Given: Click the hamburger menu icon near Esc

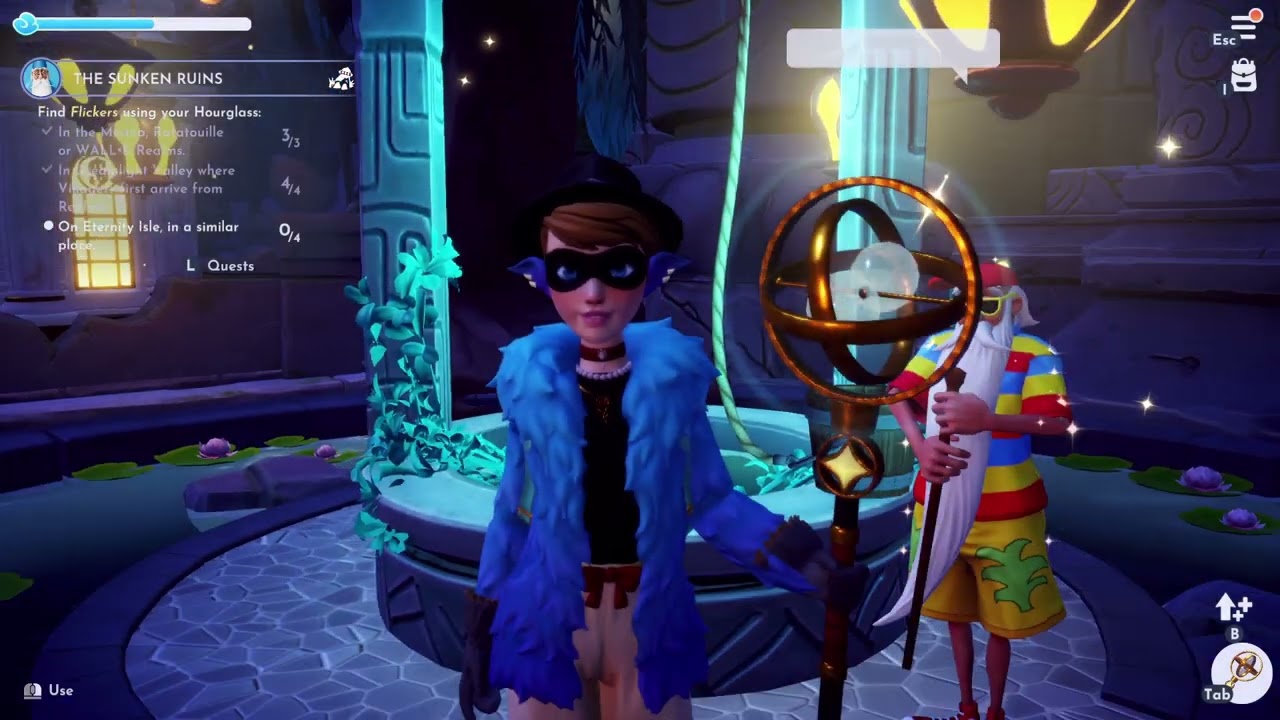Looking at the screenshot, I should (1240, 24).
